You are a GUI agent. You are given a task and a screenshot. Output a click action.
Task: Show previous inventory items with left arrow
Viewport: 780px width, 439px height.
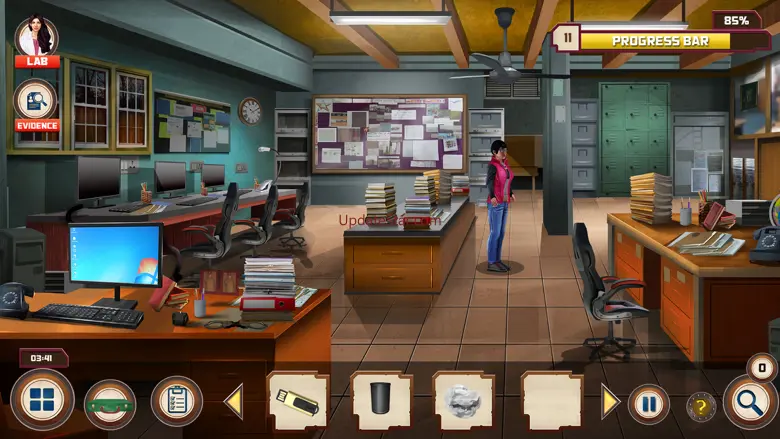[234, 402]
